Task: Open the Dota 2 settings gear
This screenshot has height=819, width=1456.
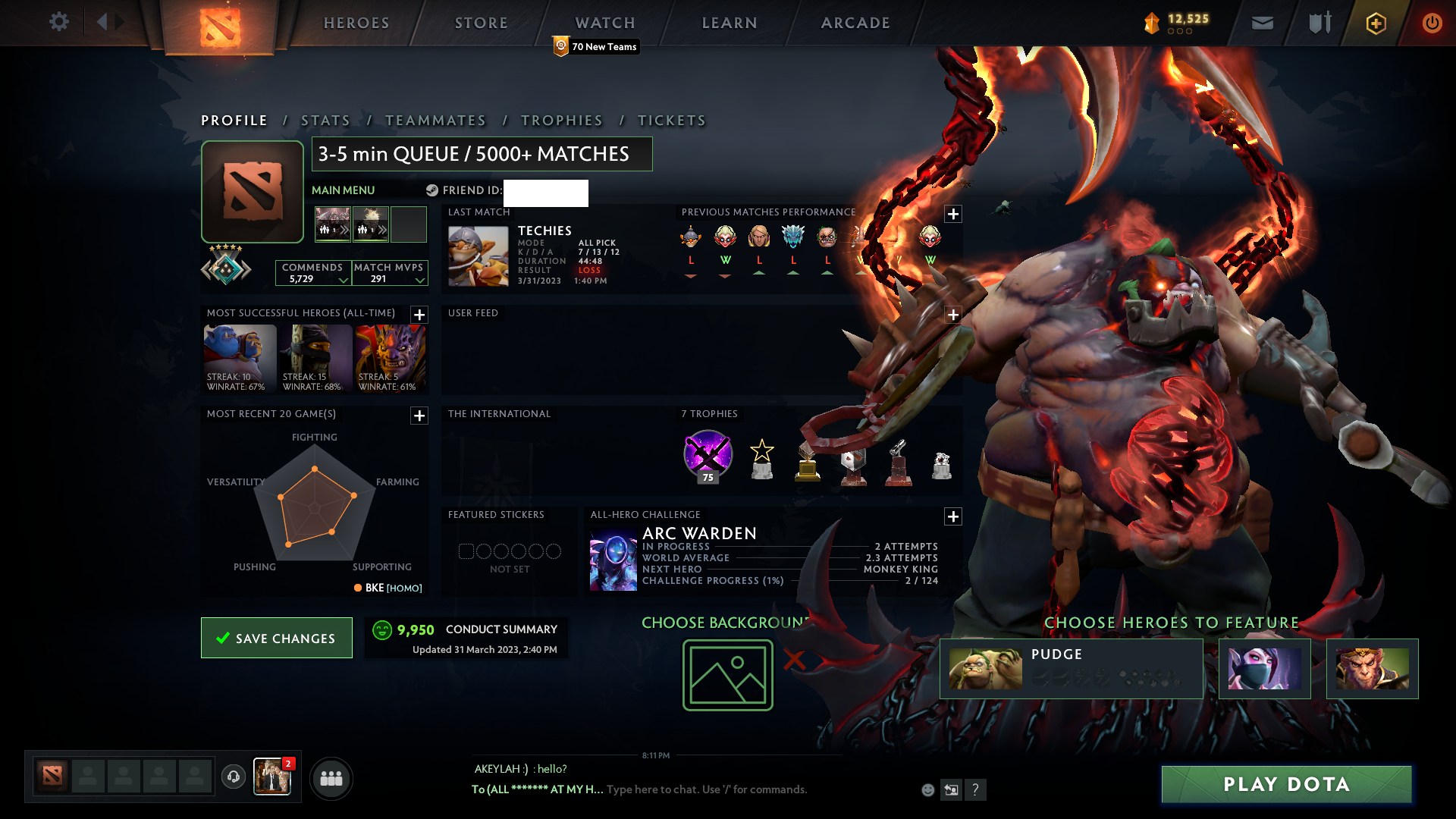Action: point(59,22)
